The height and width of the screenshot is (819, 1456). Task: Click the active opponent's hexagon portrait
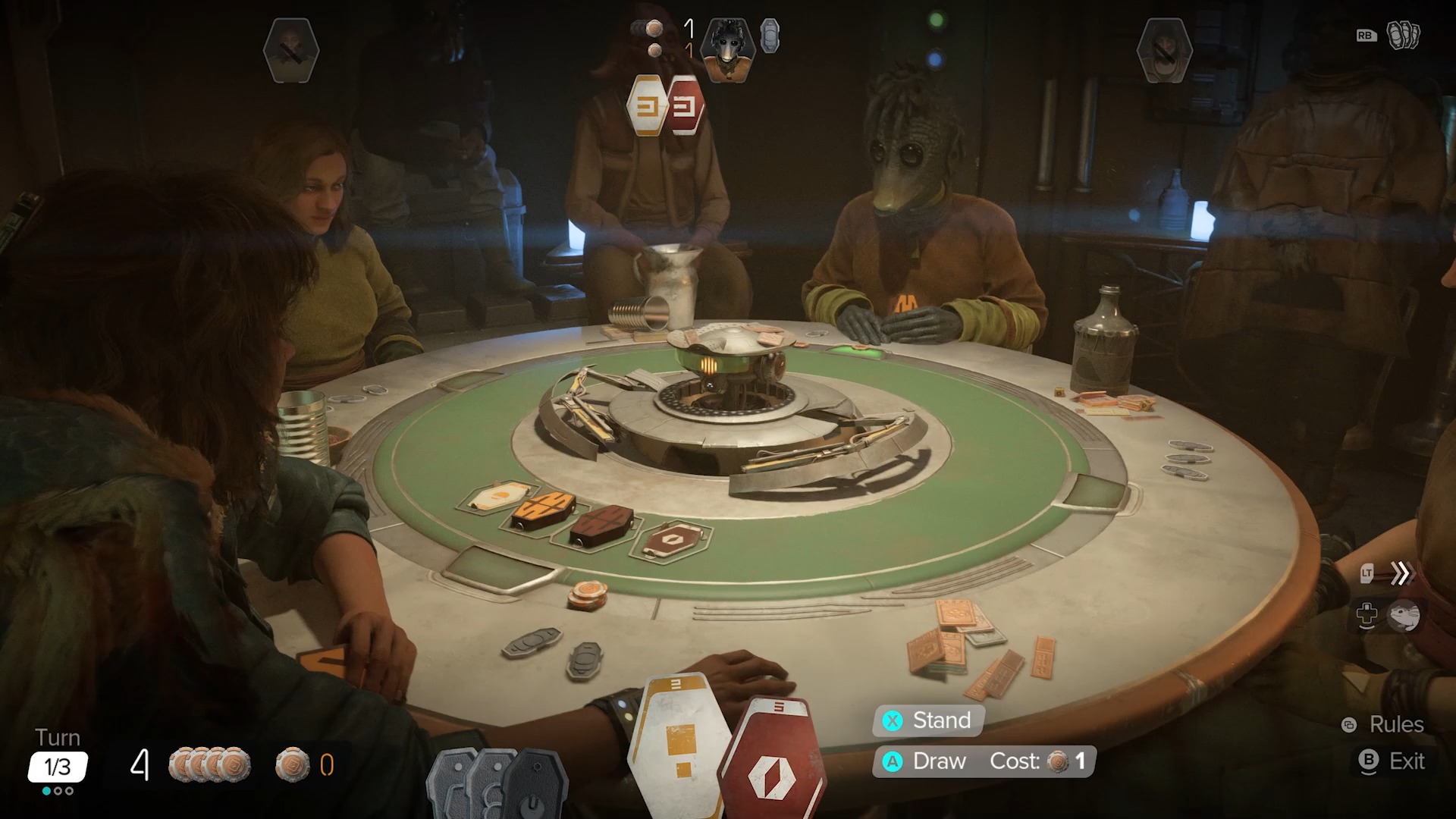727,48
